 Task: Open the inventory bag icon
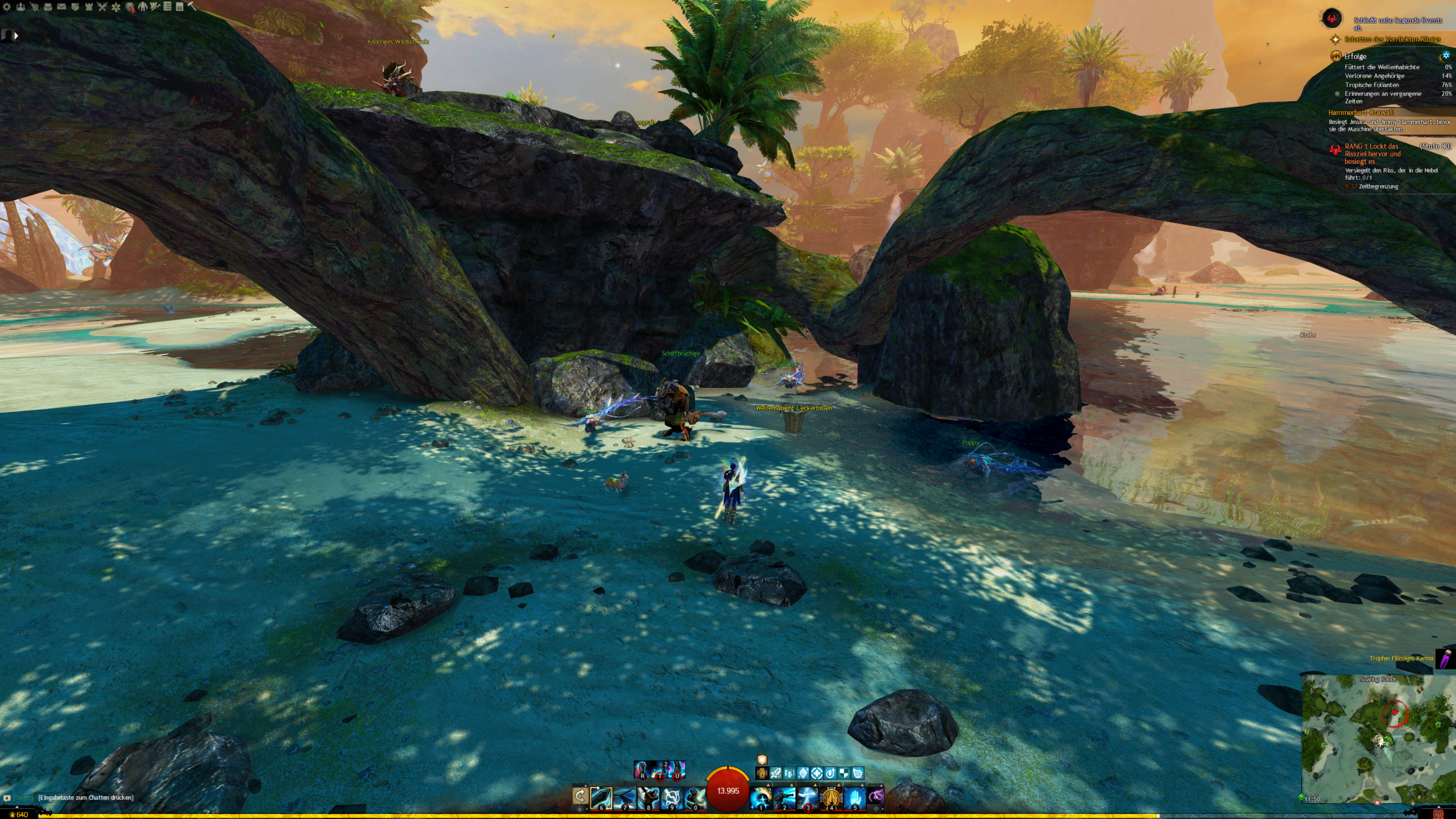click(48, 7)
